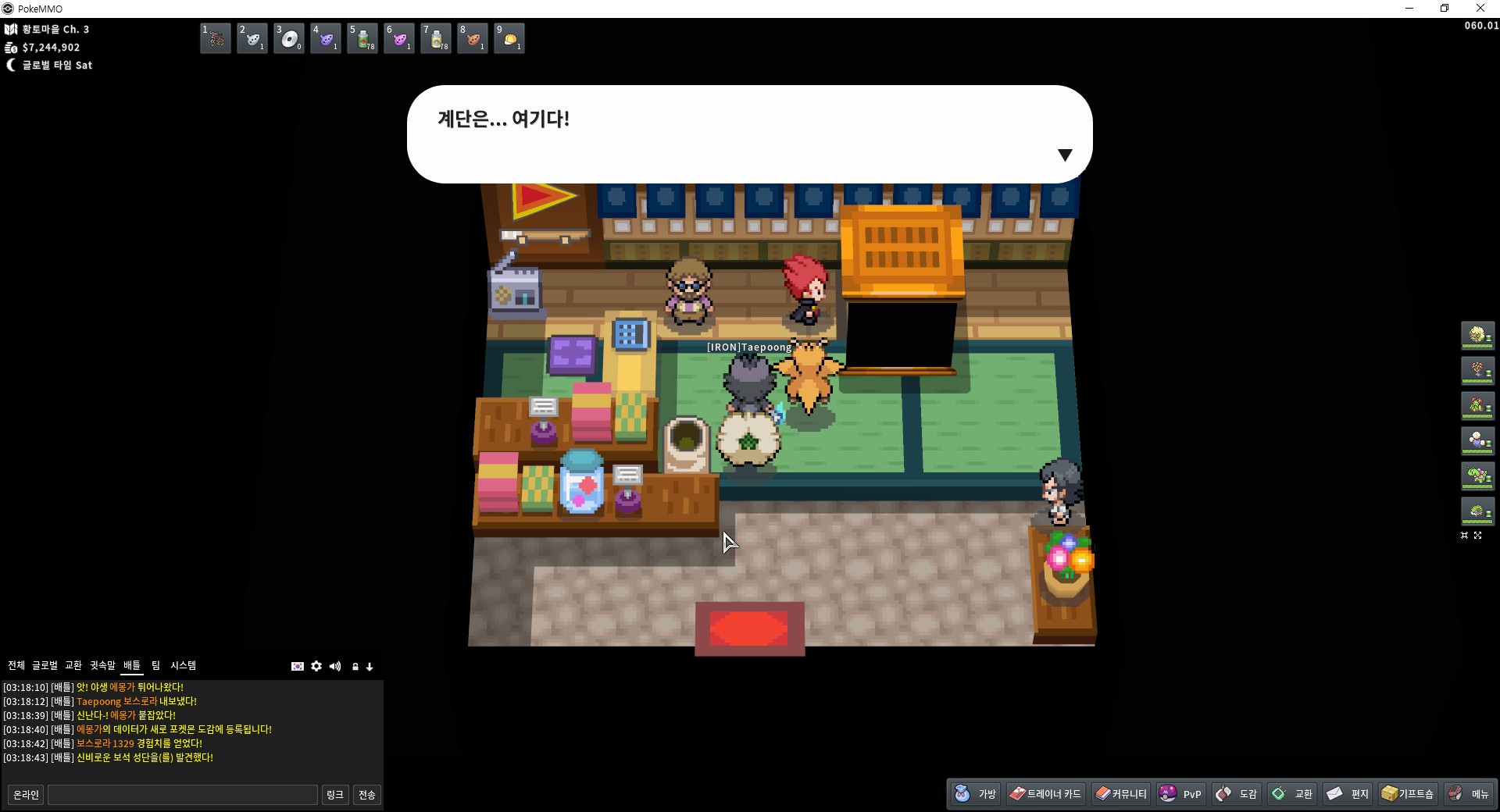Click the chat message input box
The image size is (1500, 812).
[183, 795]
